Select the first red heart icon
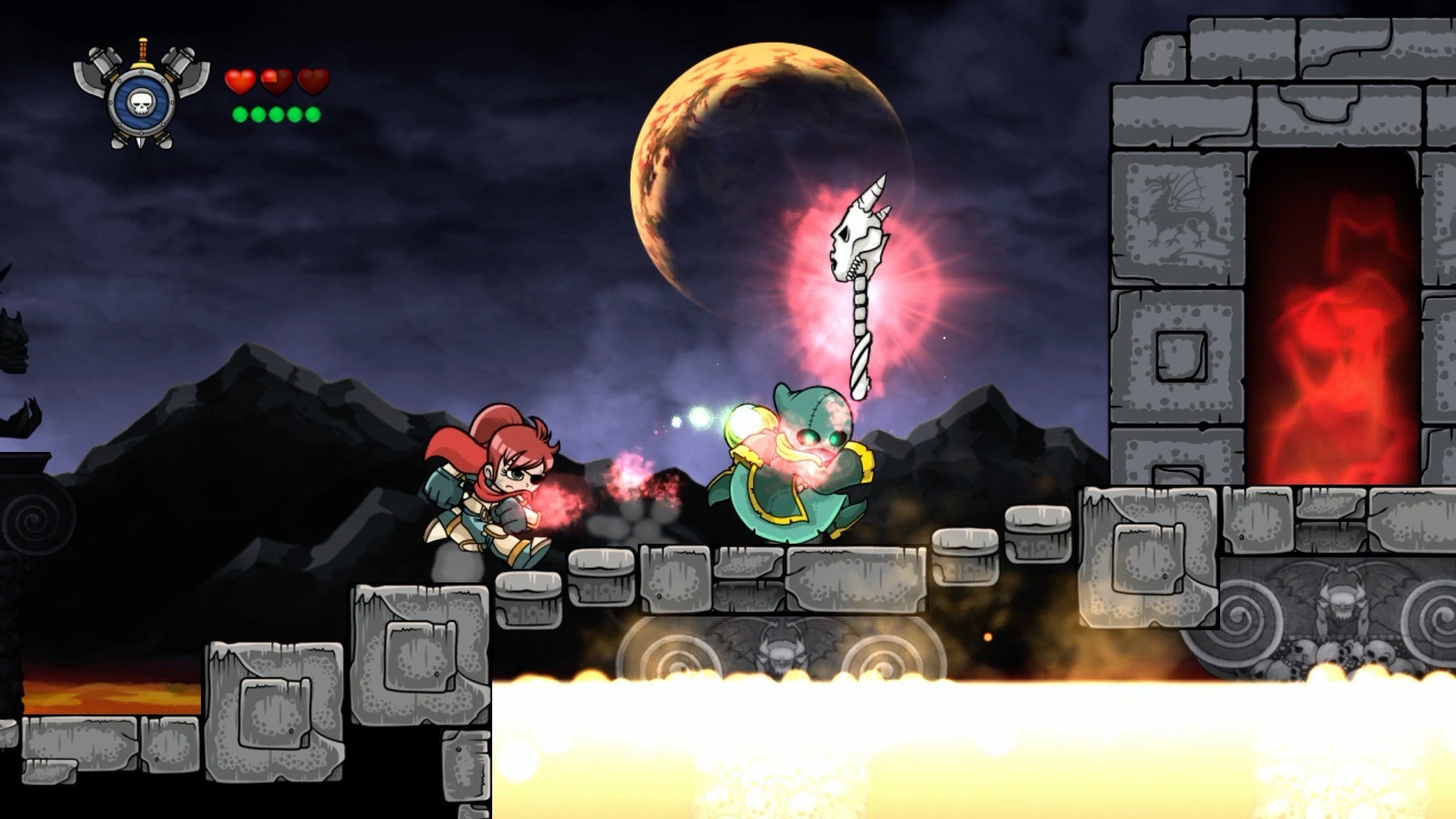Viewport: 1456px width, 819px height. 239,80
